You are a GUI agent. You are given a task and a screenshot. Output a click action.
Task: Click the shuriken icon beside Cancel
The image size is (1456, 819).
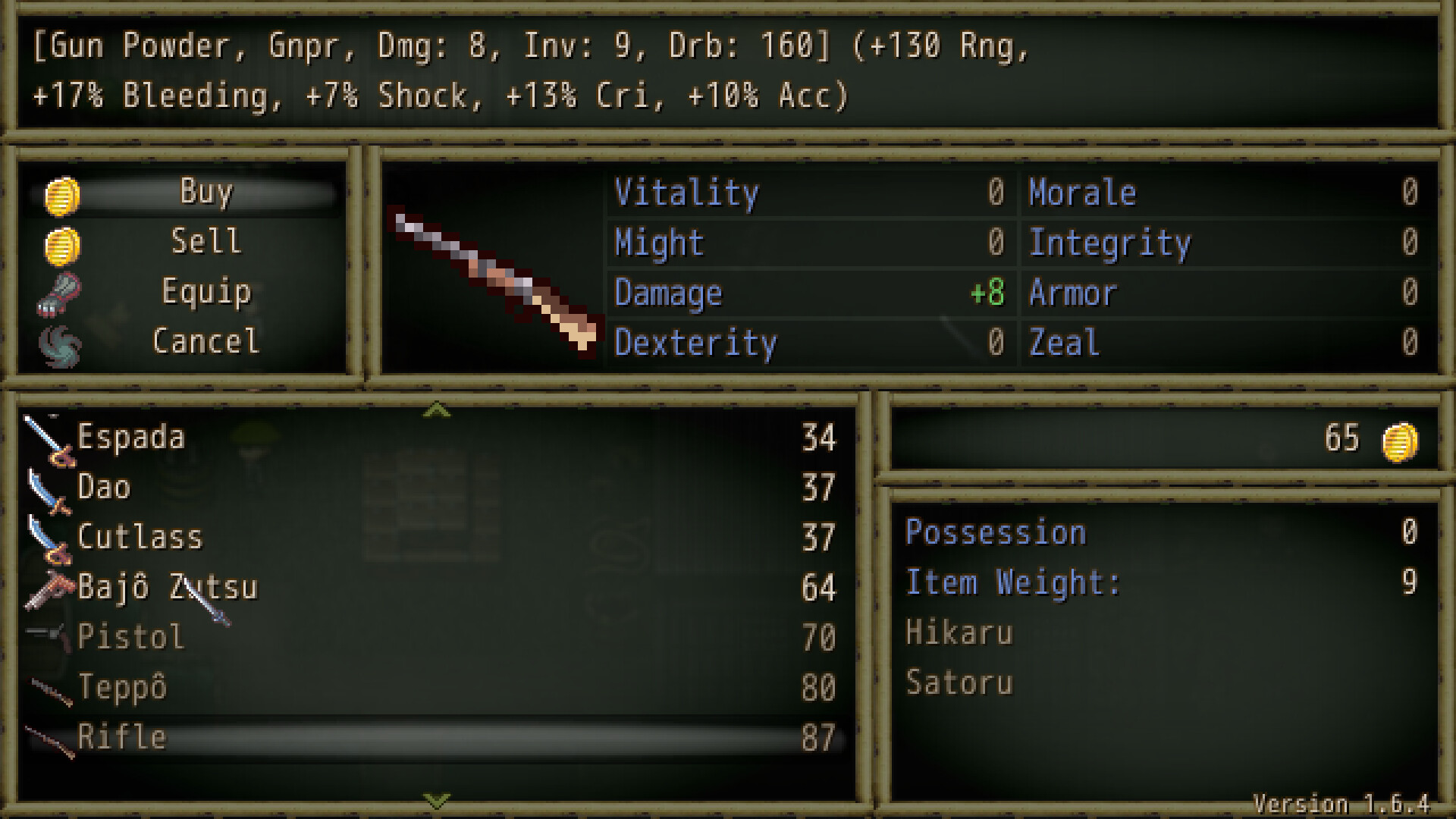point(59,342)
